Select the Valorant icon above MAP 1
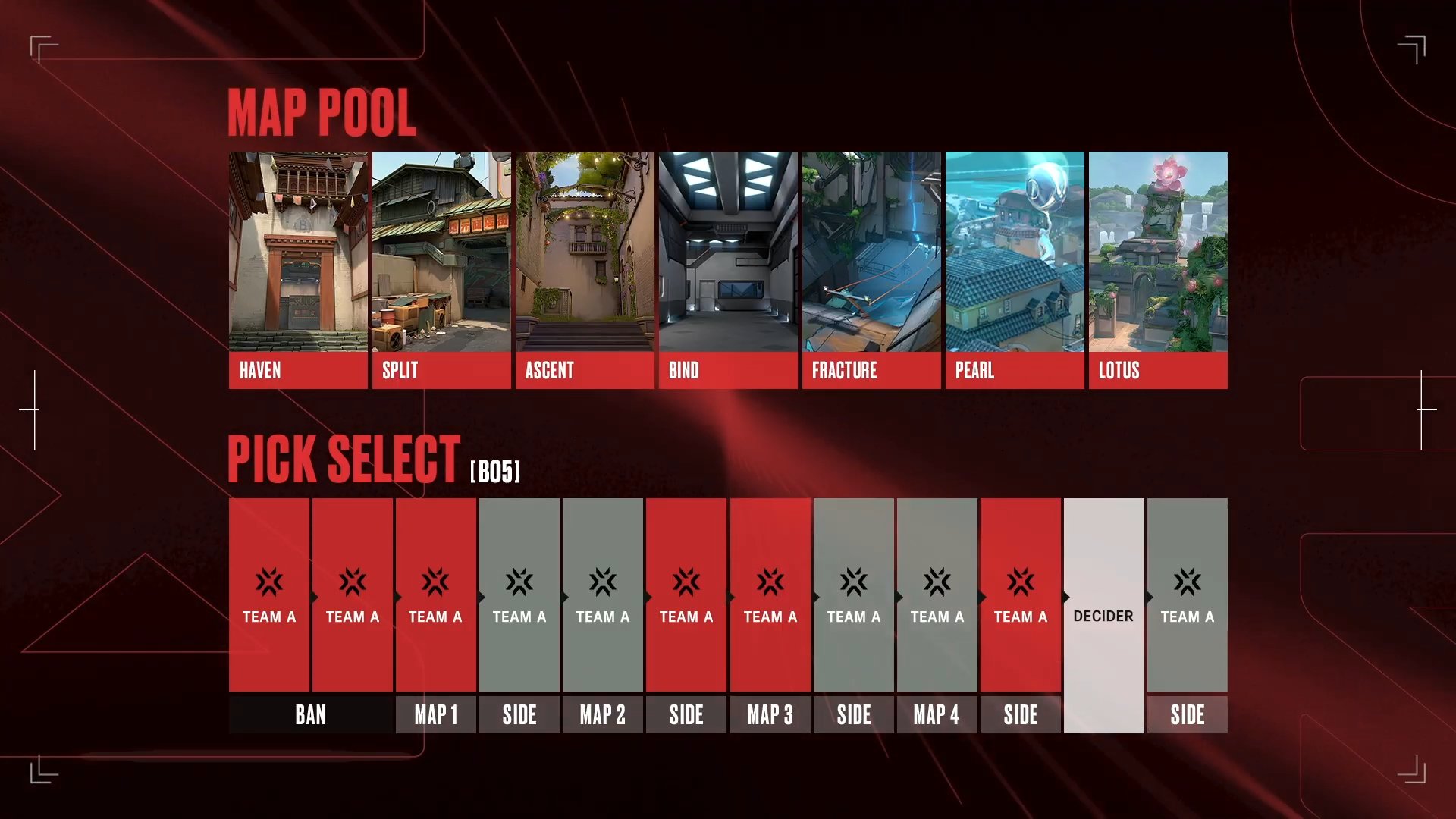The height and width of the screenshot is (819, 1456). point(436,580)
